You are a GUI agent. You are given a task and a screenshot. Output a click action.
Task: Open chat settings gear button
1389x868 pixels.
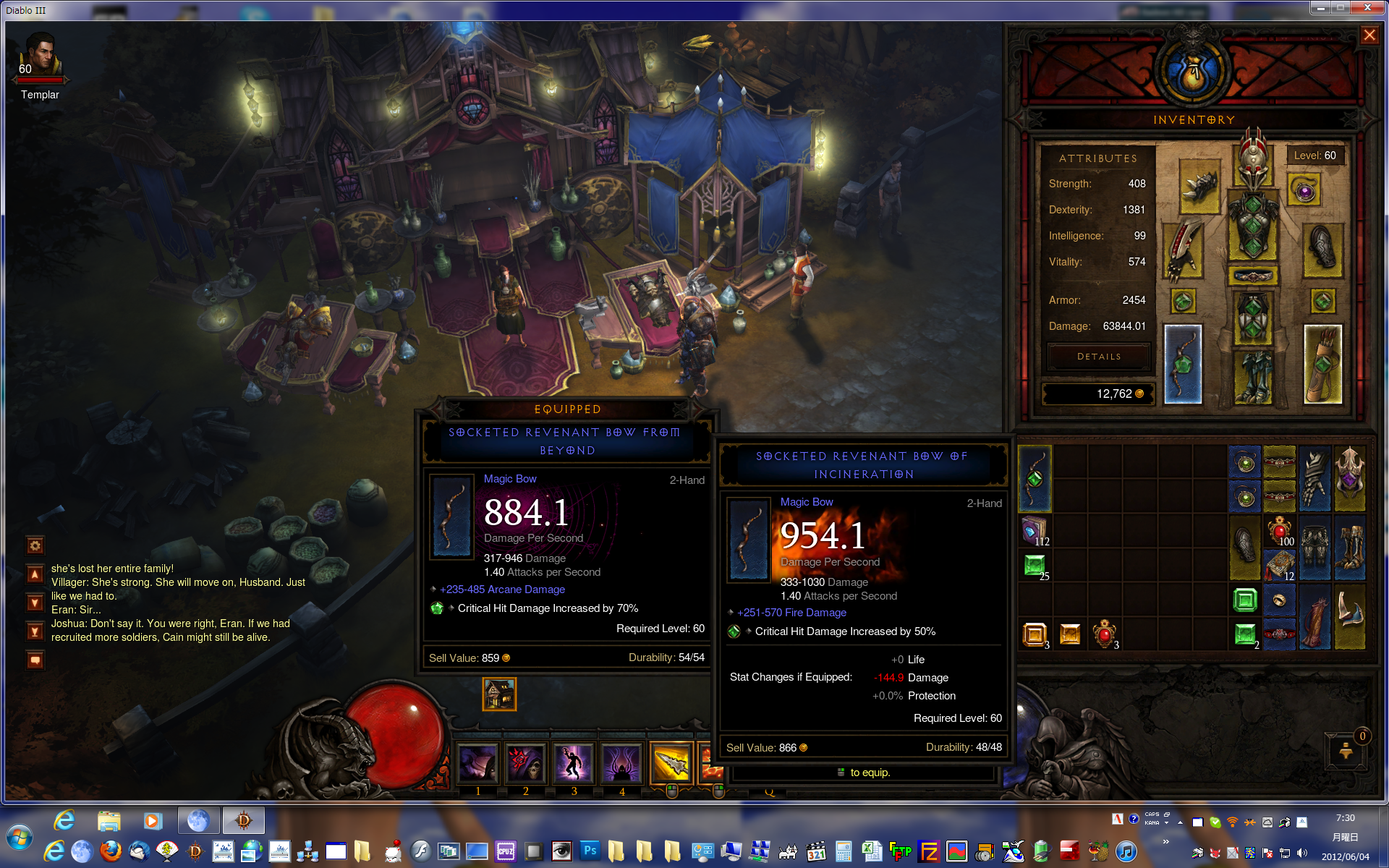(35, 545)
